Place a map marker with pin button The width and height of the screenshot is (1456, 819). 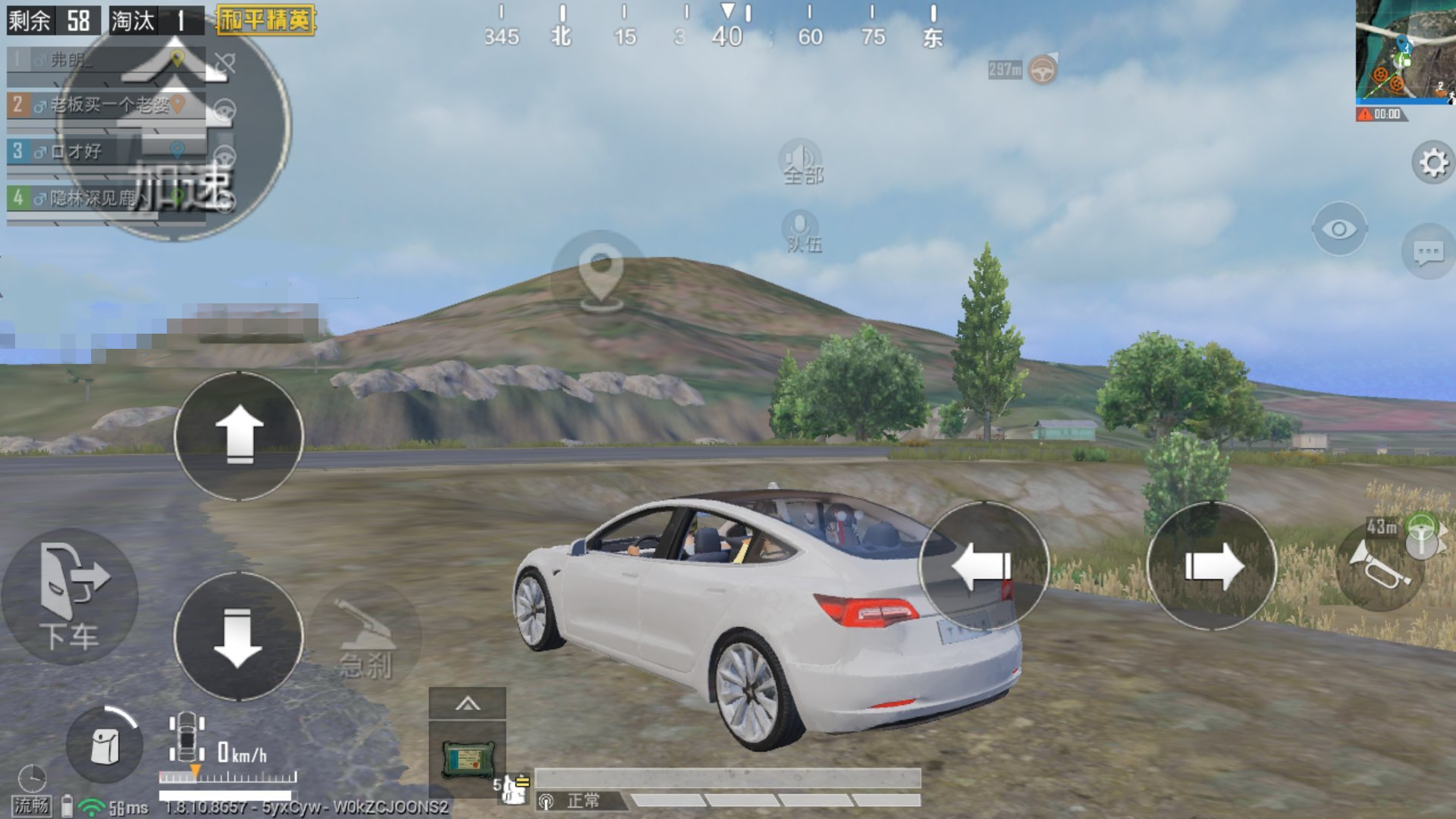tap(600, 273)
